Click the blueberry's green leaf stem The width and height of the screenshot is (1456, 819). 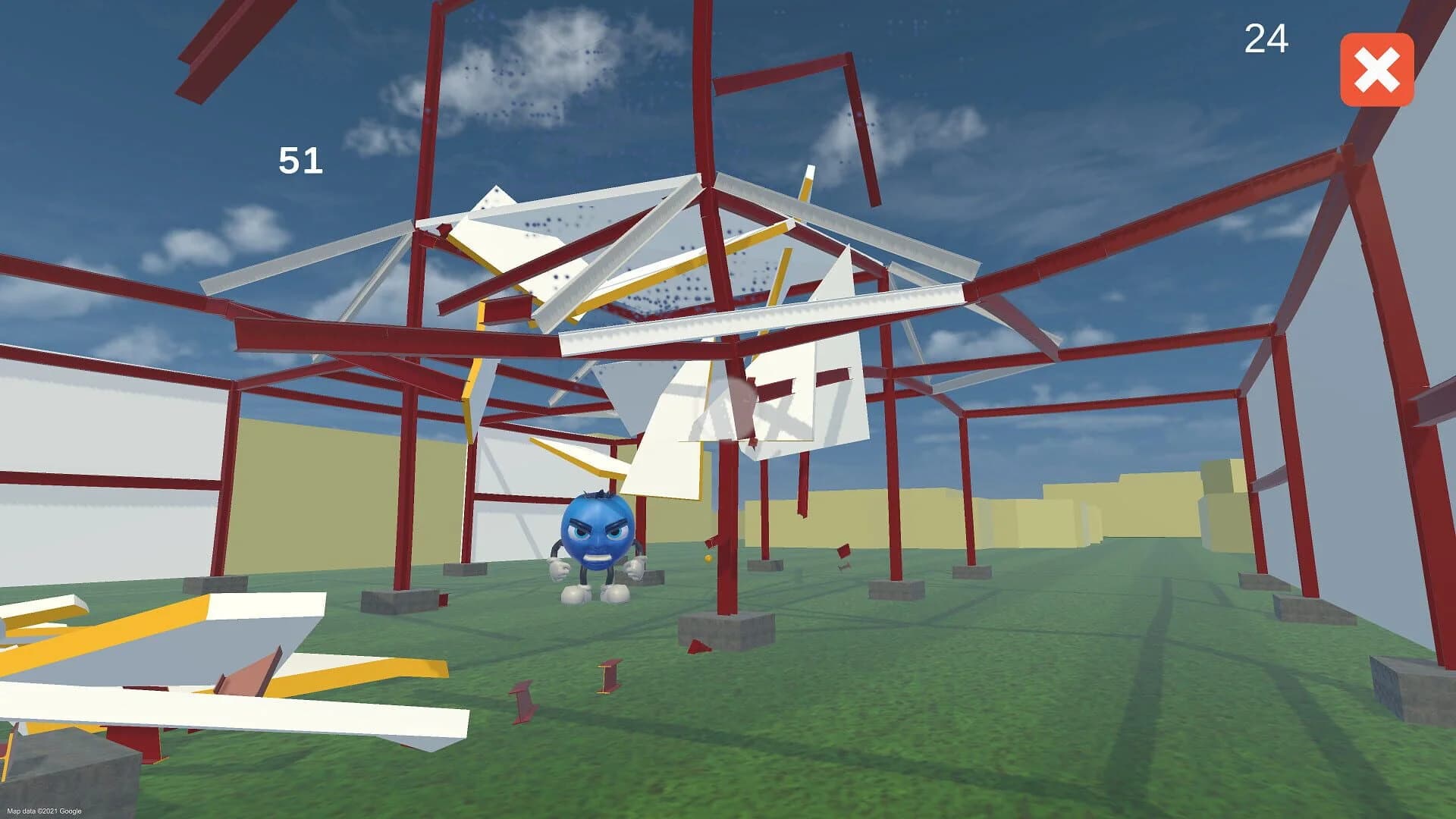(598, 494)
